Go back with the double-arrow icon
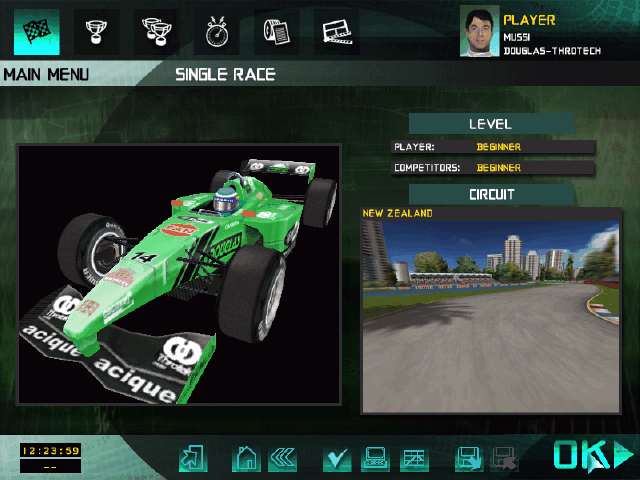The image size is (640, 480). 283,459
